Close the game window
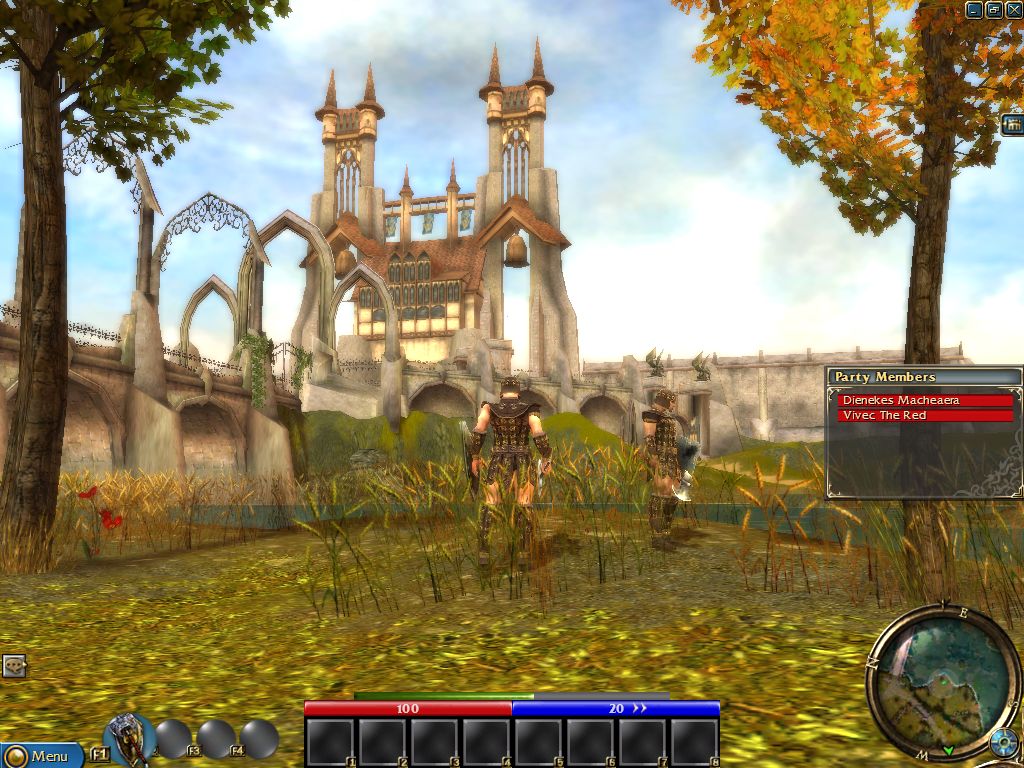Viewport: 1024px width, 768px height. pos(1012,10)
